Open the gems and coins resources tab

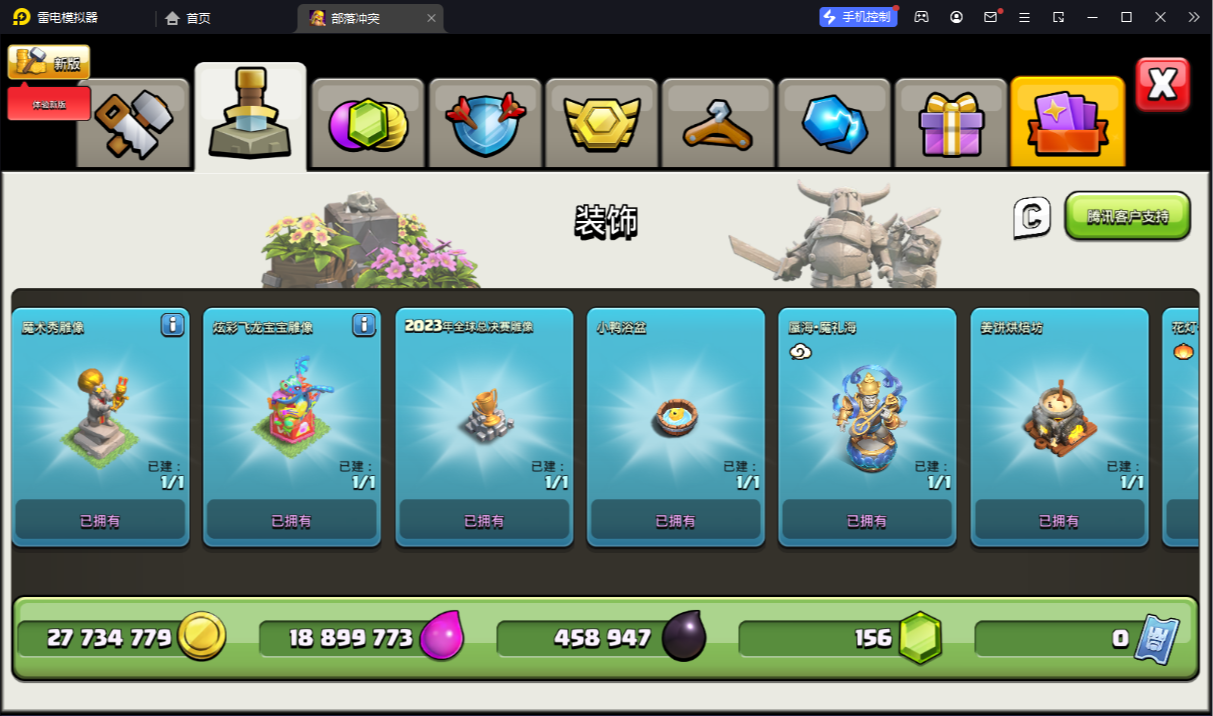367,123
